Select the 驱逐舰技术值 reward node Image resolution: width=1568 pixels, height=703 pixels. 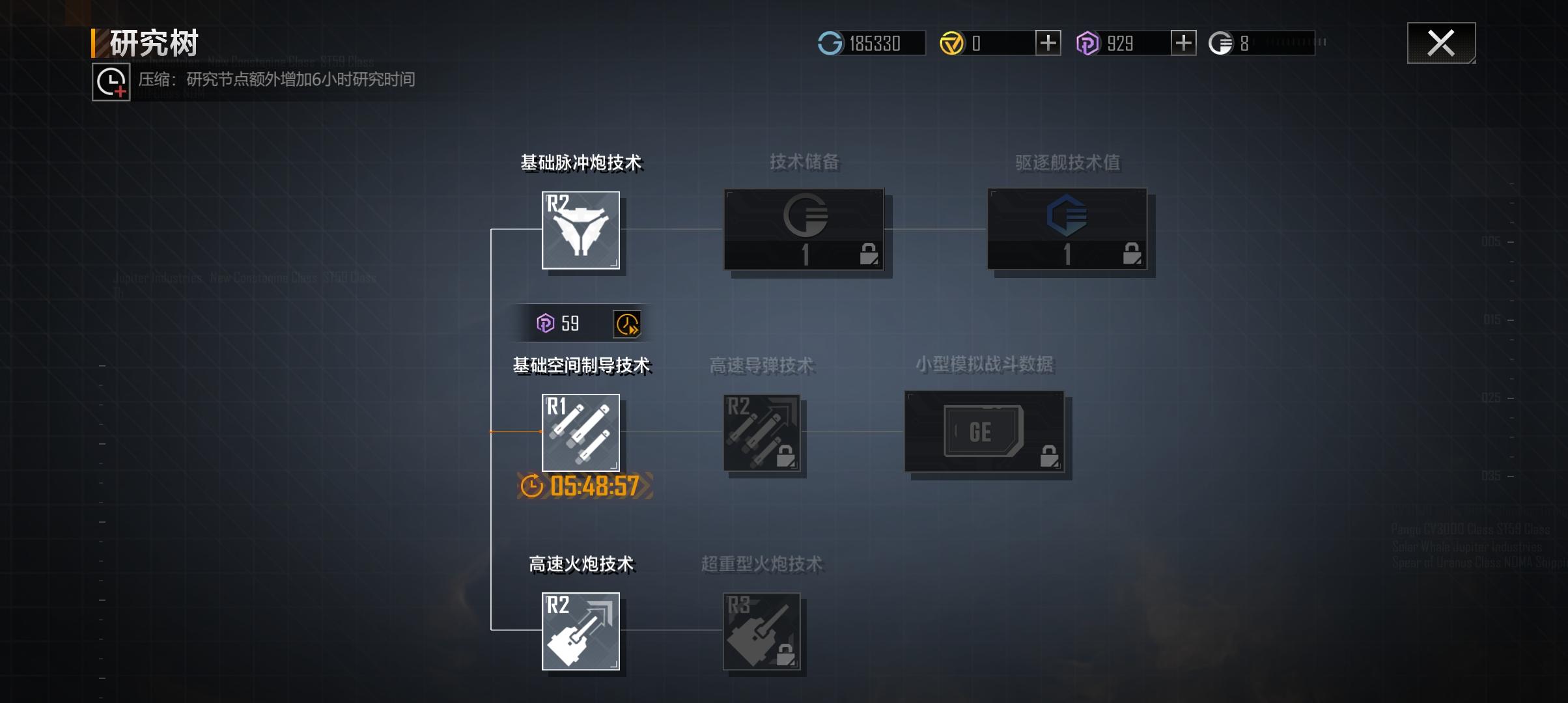click(1068, 231)
